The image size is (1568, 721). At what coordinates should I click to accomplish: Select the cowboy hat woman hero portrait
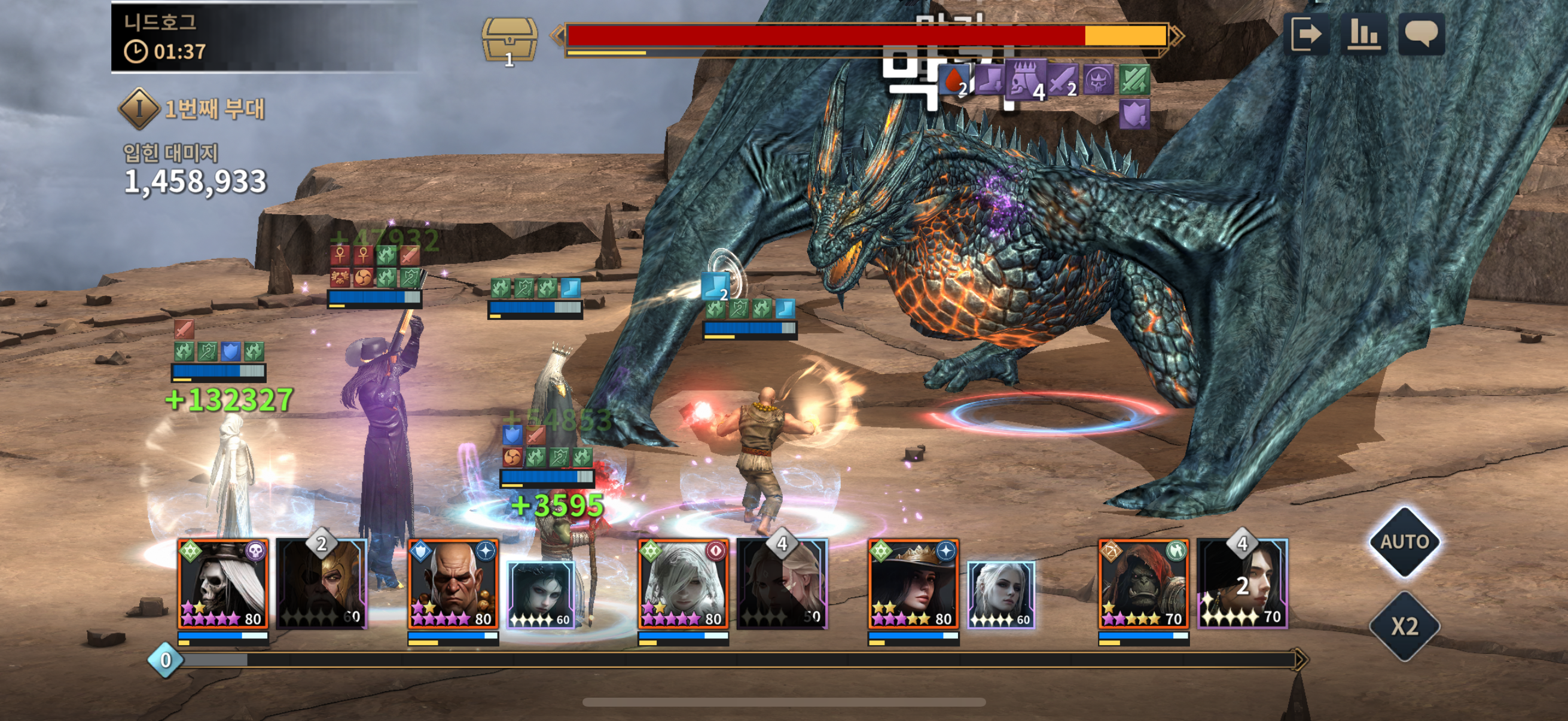pos(913,583)
